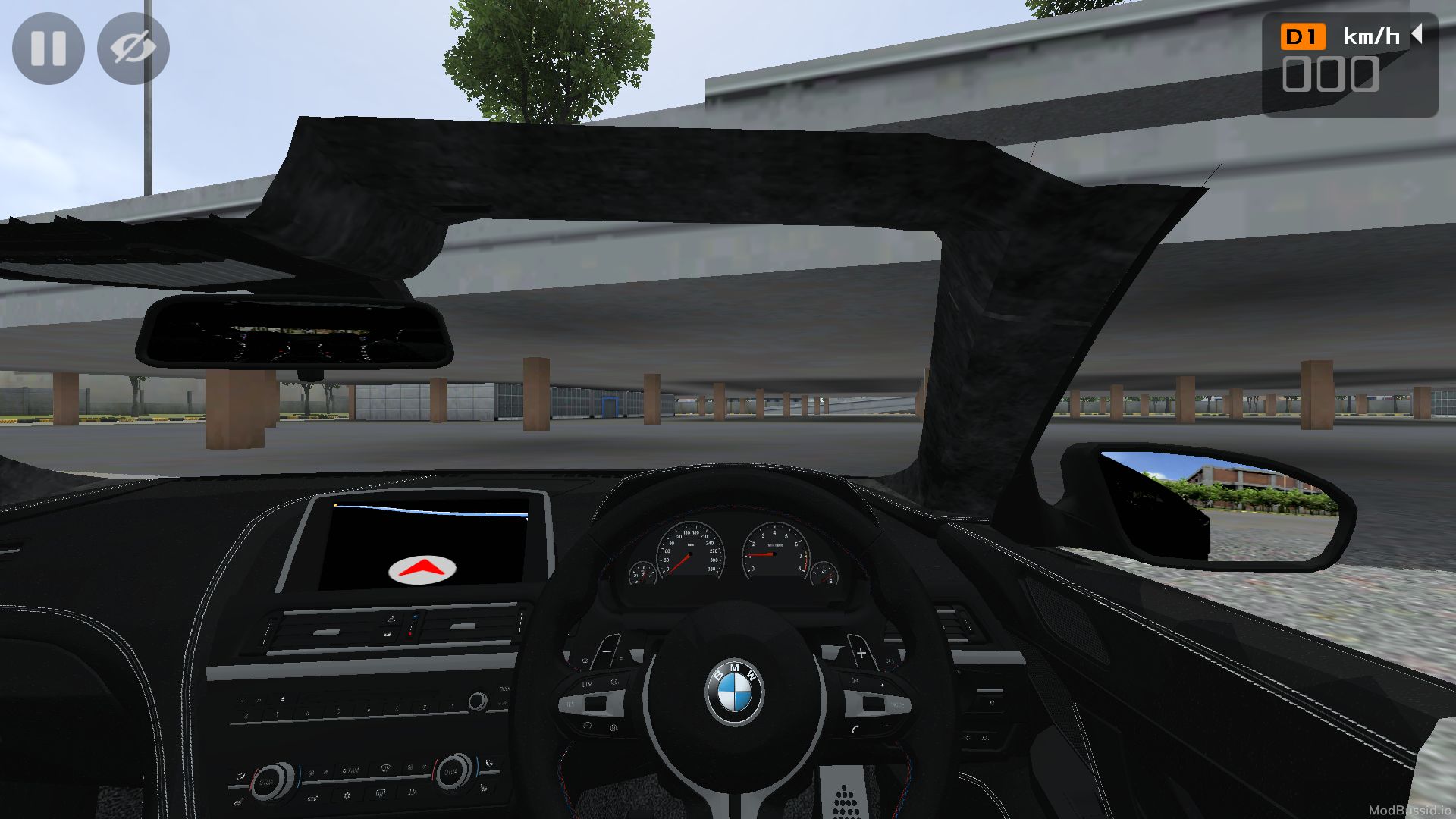The image size is (1456, 819).
Task: Tap the temperature dial on the AC panel
Action: pyautogui.click(x=453, y=772)
